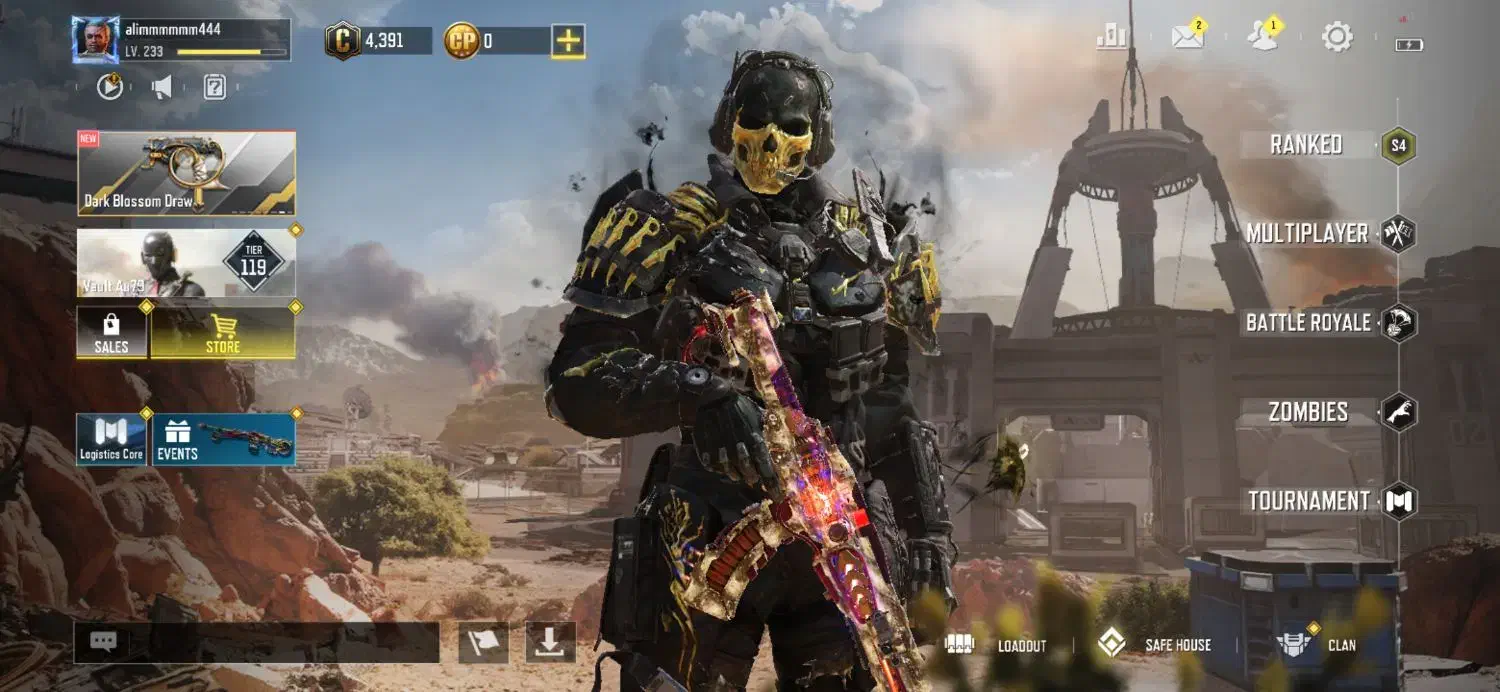Check the mail envelope inbox

pyautogui.click(x=1187, y=38)
